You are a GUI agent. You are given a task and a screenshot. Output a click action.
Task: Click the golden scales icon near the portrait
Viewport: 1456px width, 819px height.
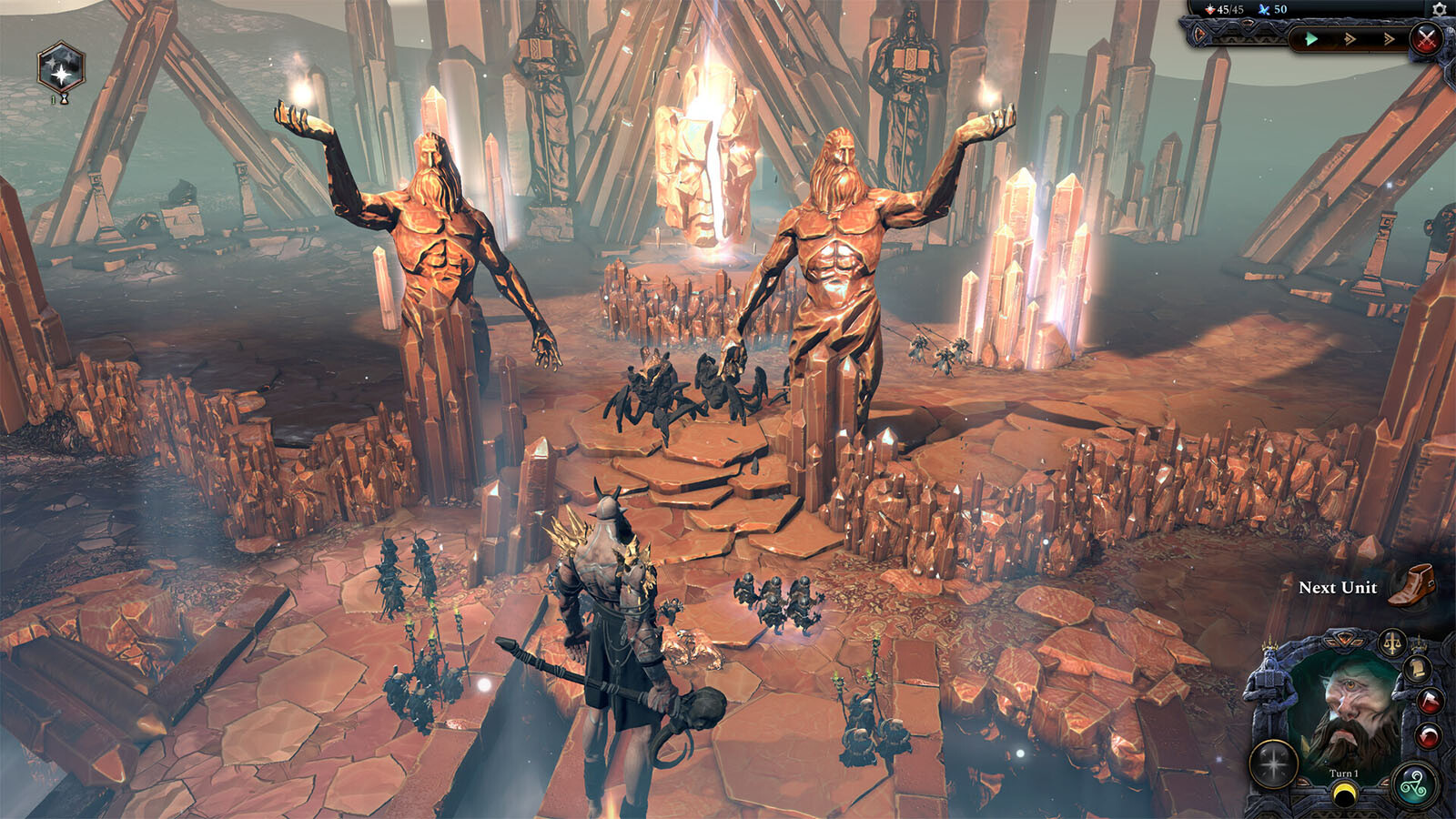tap(1392, 642)
